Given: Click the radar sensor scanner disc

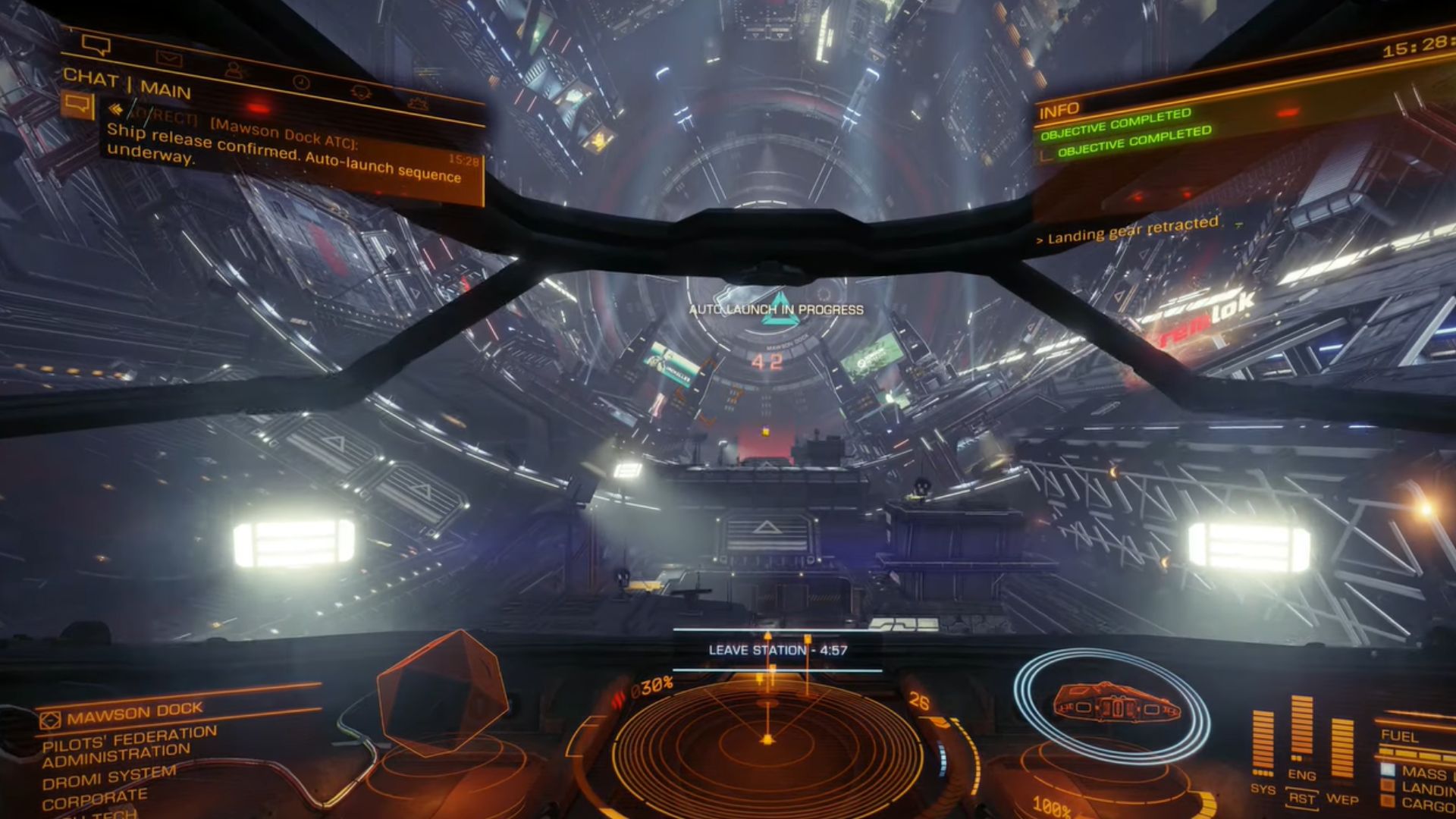Looking at the screenshot, I should (x=766, y=739).
